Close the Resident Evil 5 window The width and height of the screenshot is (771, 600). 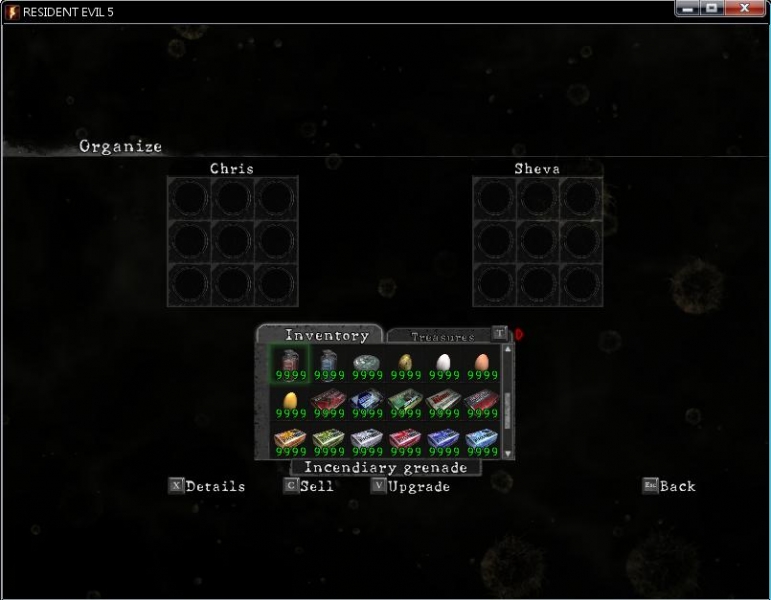(x=745, y=9)
